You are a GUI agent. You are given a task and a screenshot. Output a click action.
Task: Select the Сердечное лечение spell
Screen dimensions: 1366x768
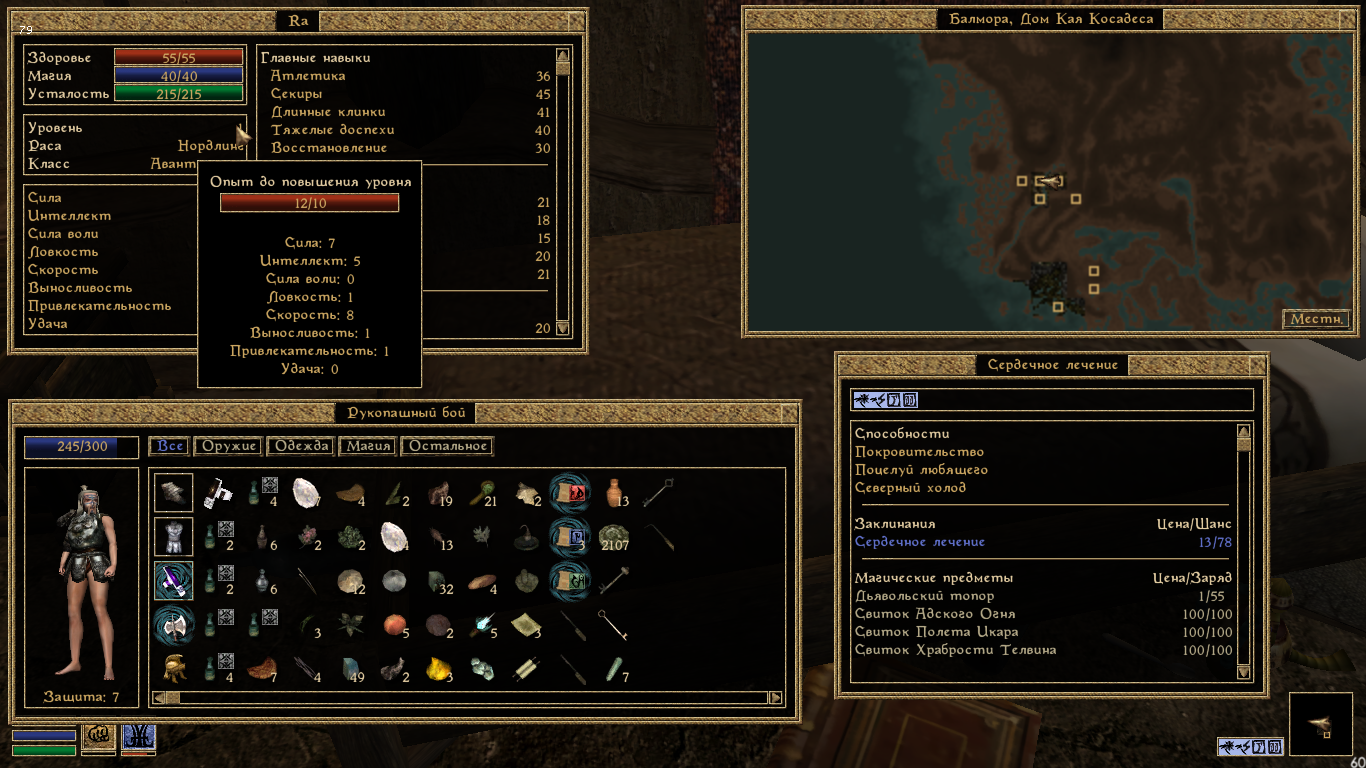coord(920,542)
